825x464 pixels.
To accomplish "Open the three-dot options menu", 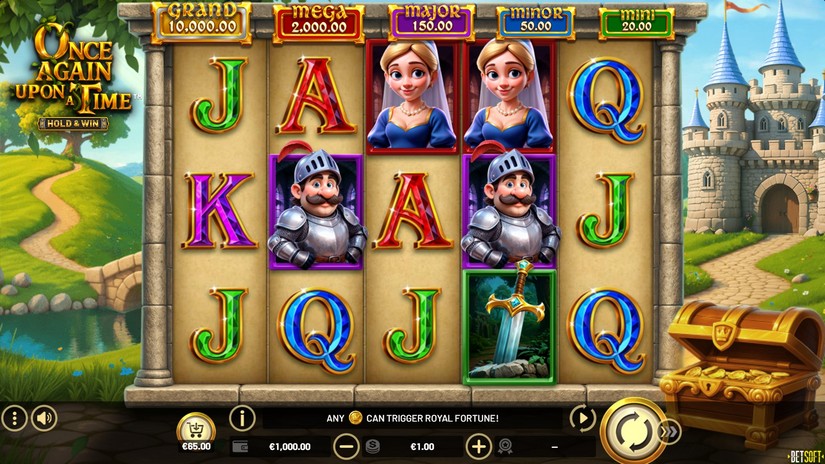I will [x=14, y=418].
